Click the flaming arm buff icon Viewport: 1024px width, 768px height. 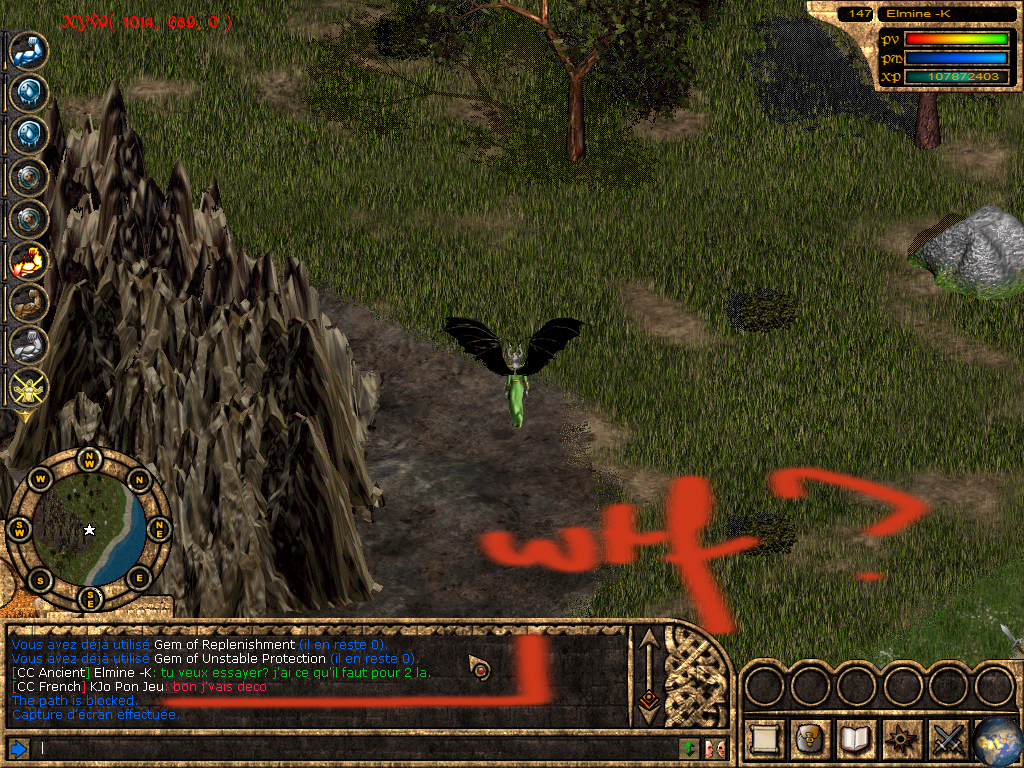pyautogui.click(x=28, y=261)
